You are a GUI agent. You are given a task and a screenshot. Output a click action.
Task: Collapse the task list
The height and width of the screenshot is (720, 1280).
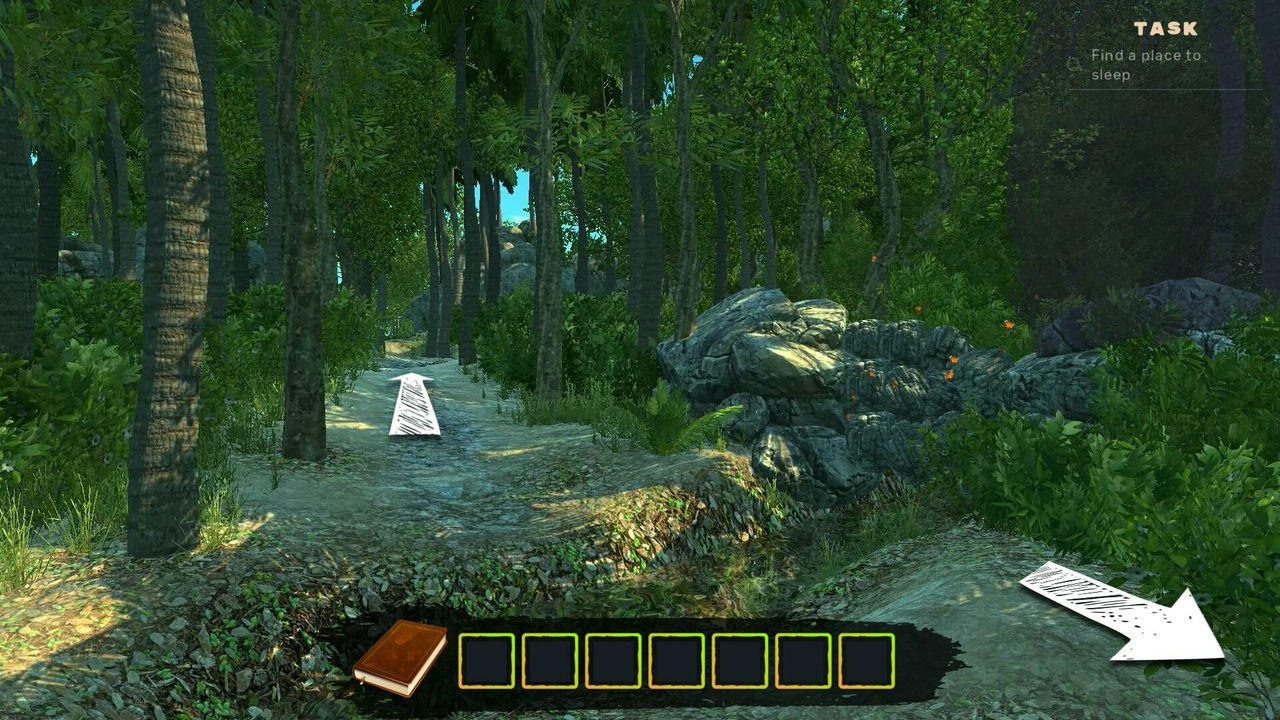coord(1166,27)
